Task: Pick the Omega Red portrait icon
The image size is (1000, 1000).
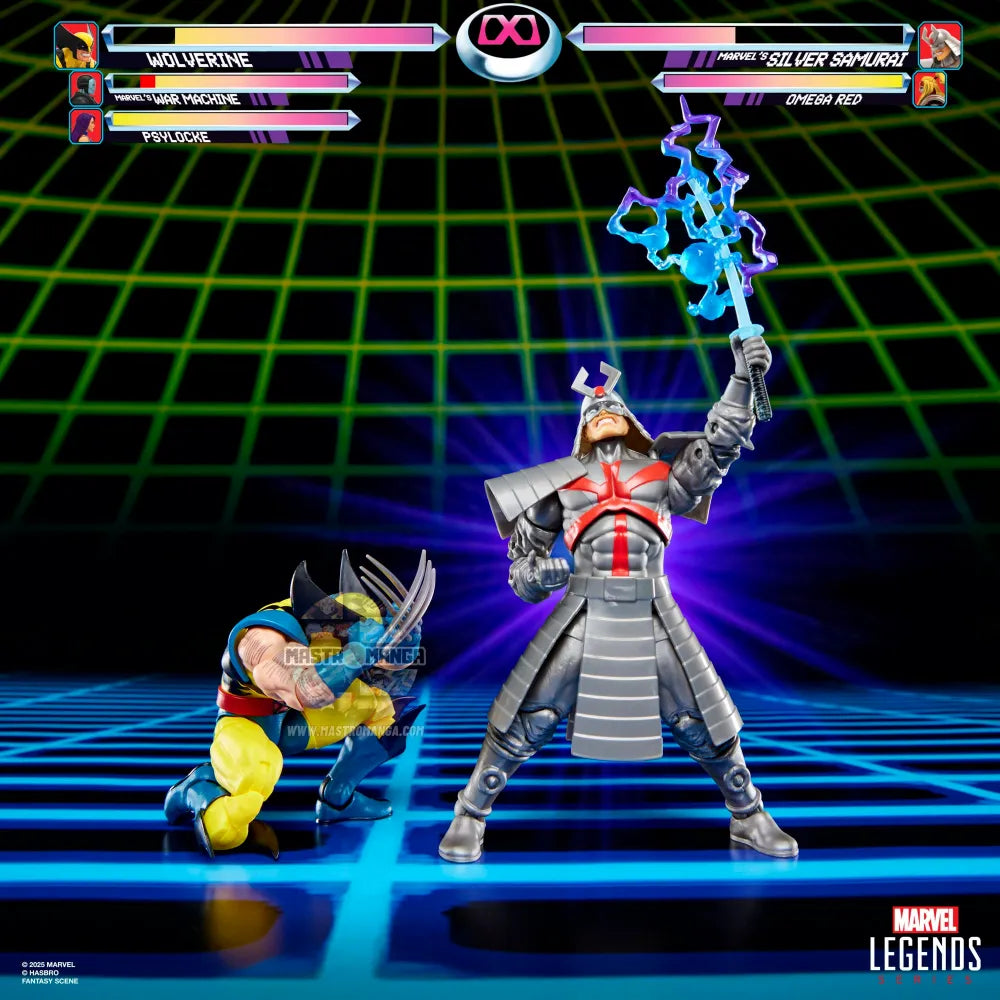Action: [x=929, y=89]
